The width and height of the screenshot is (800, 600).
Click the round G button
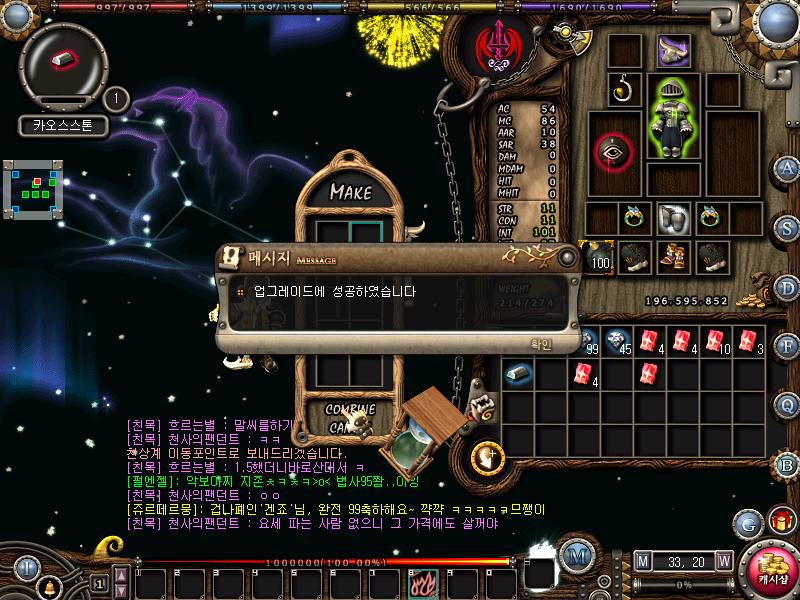pos(748,523)
